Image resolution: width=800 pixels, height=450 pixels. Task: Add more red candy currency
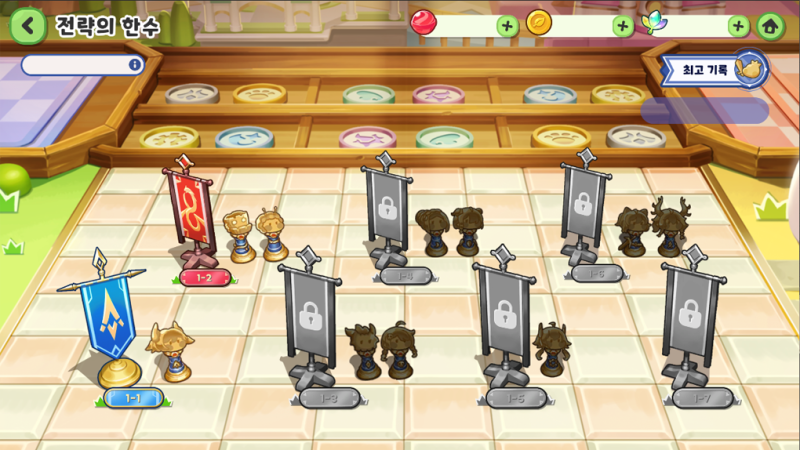click(508, 26)
